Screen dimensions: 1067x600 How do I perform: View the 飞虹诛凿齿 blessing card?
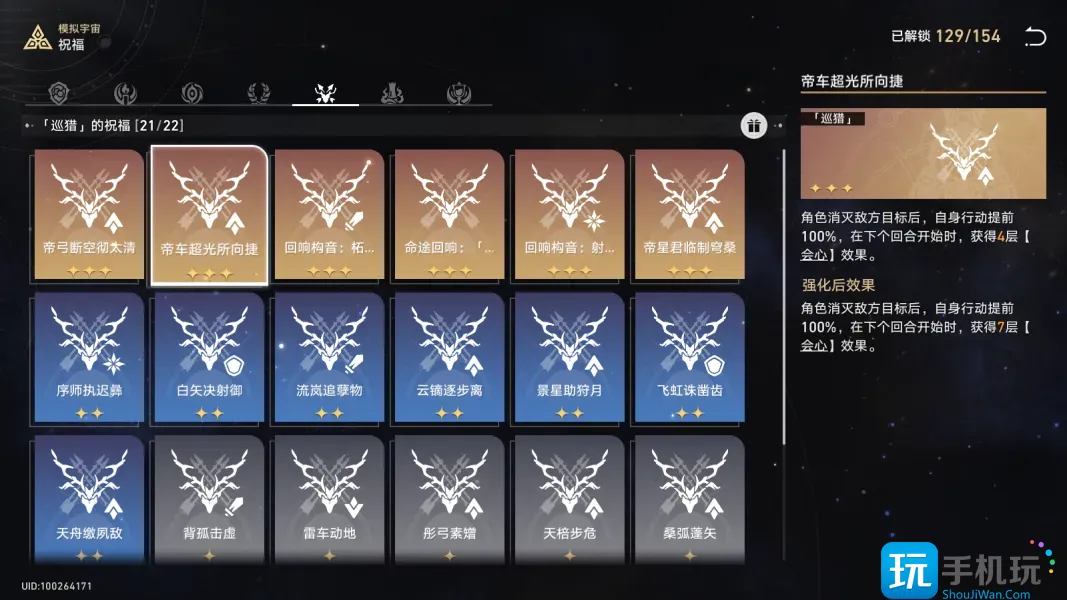pyautogui.click(x=689, y=358)
